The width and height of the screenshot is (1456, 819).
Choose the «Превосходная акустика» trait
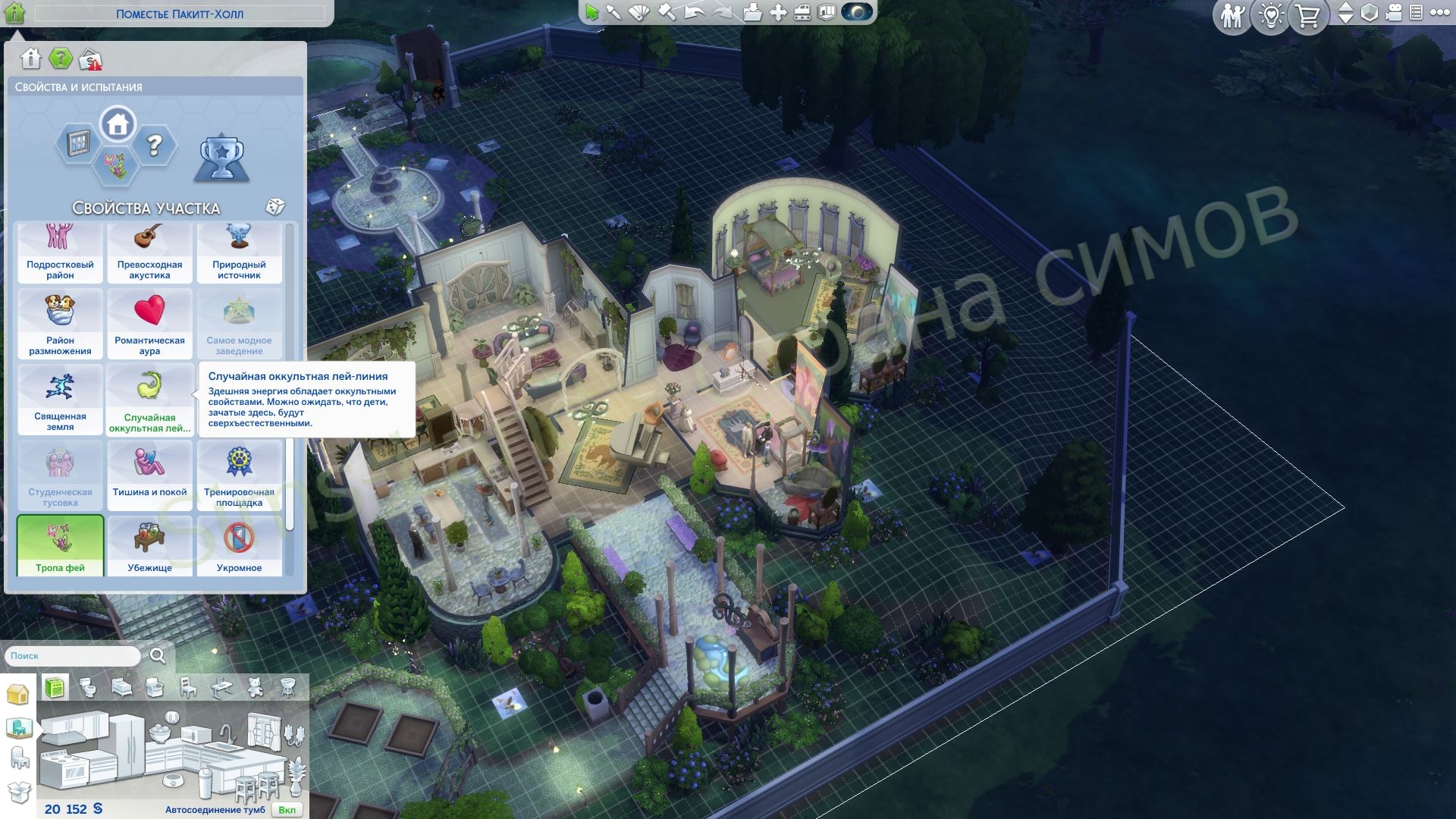(x=149, y=253)
